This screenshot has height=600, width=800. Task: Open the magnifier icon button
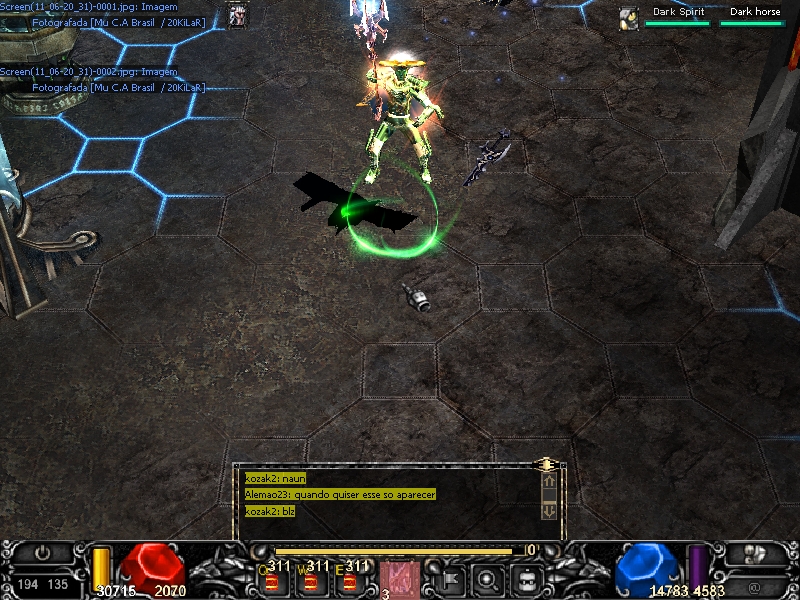tap(488, 578)
